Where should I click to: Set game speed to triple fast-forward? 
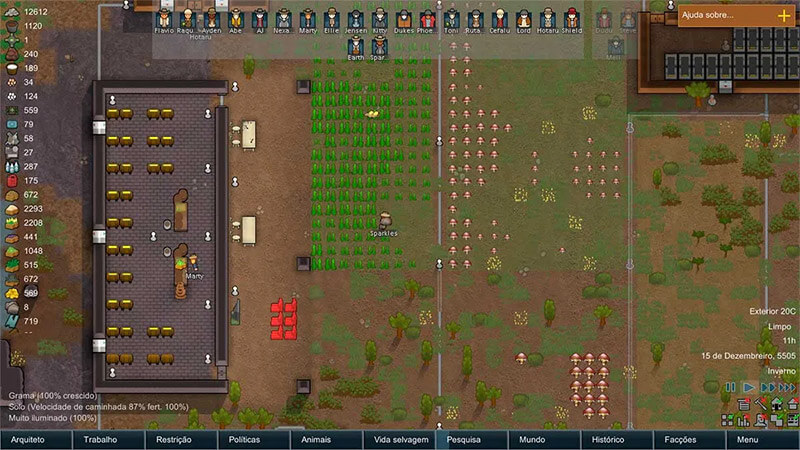click(787, 387)
